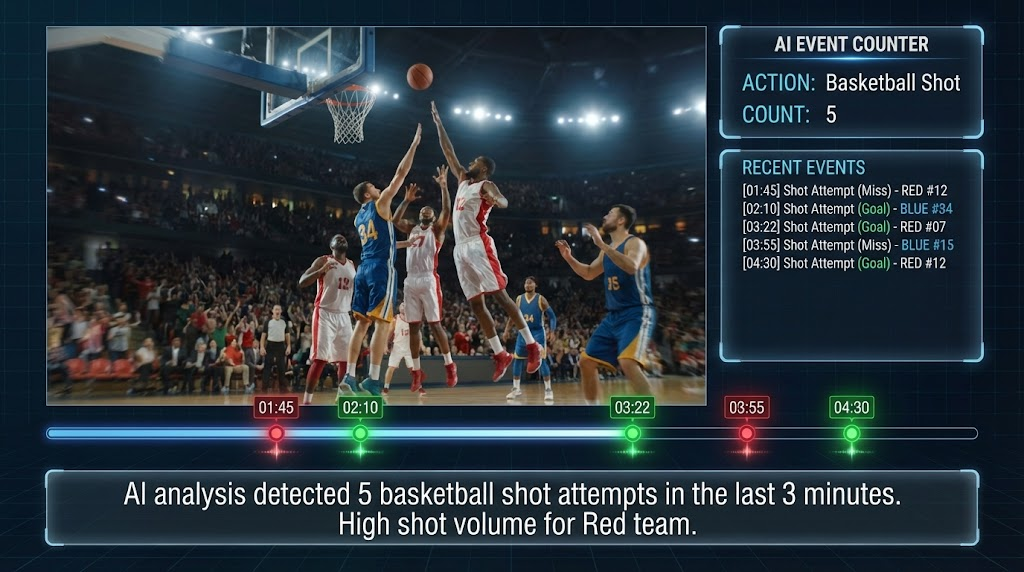Image resolution: width=1024 pixels, height=572 pixels.
Task: Select the RED #12 miss row in Recent Events
Action: [843, 191]
